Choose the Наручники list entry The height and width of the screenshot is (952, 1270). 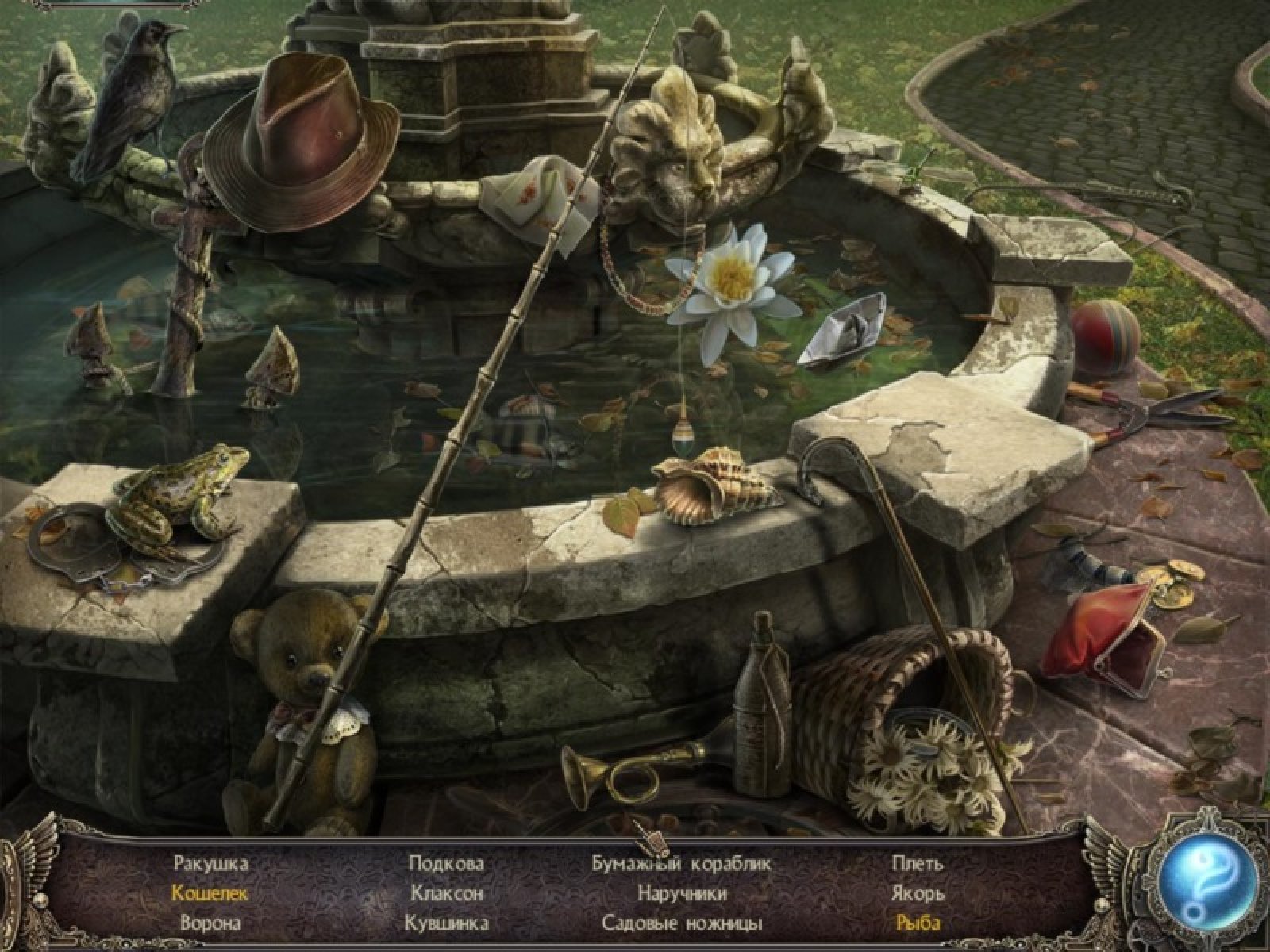(682, 893)
